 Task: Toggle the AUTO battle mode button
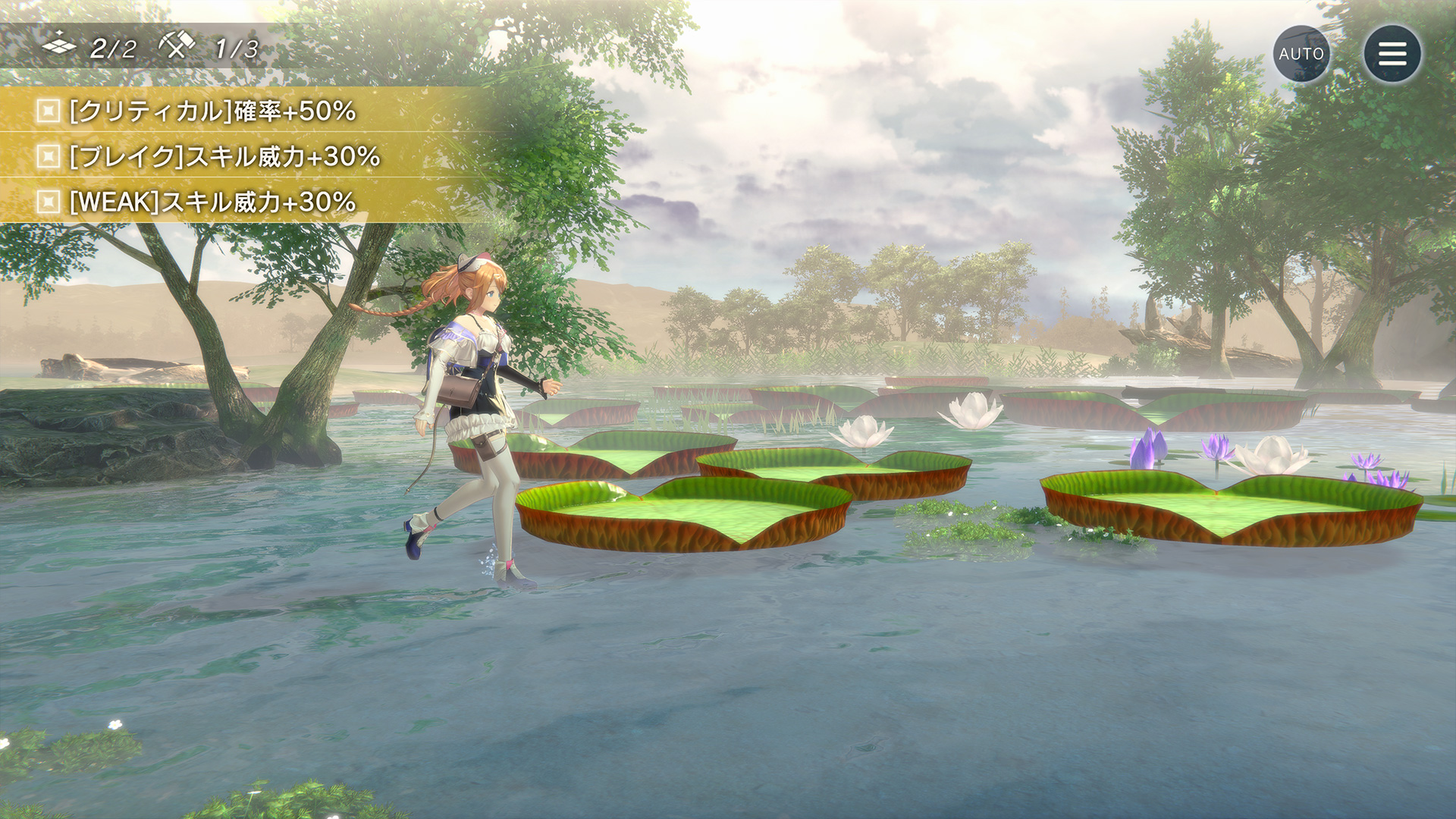coord(1301,54)
